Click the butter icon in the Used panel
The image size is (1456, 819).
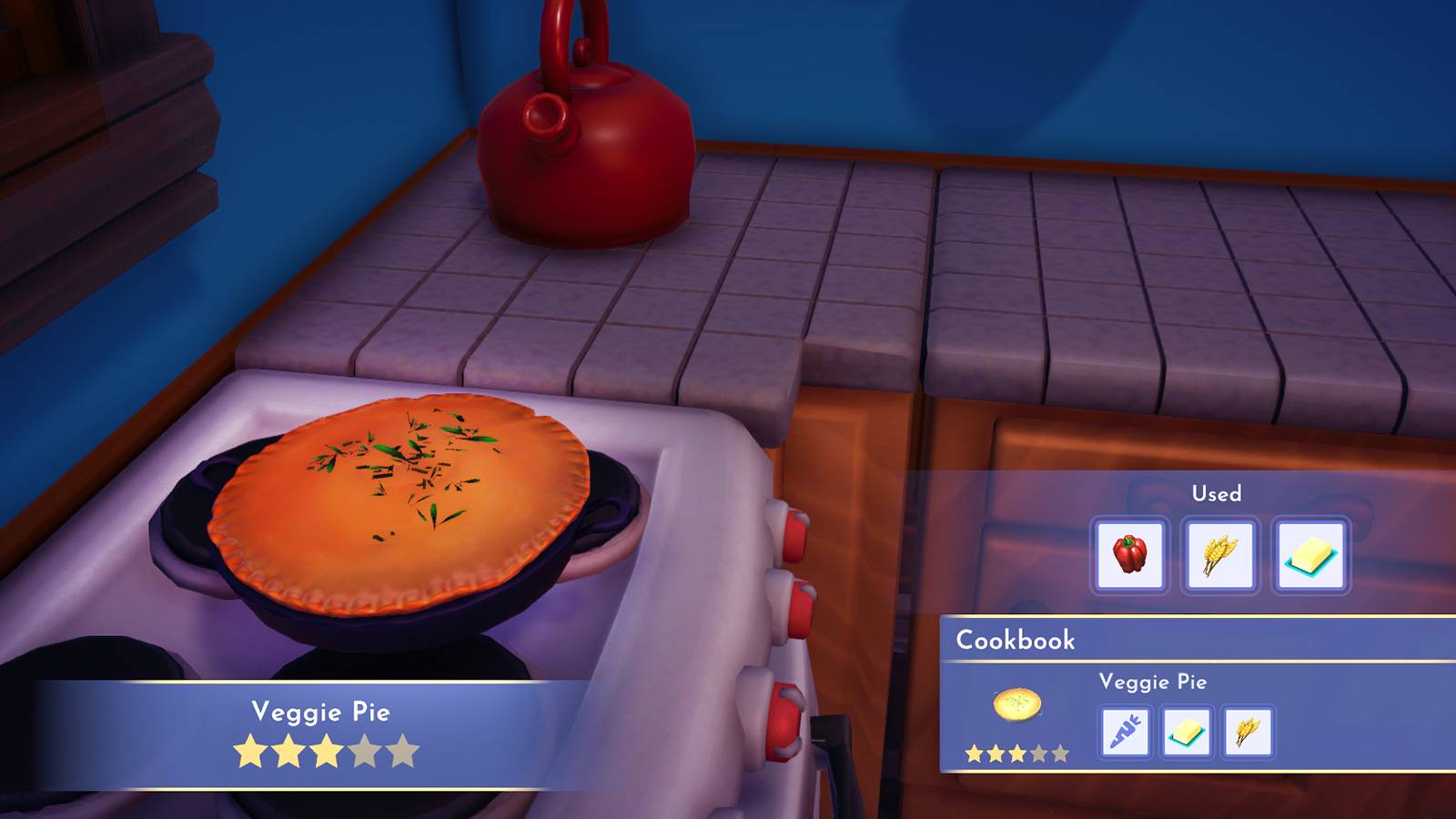(1312, 556)
